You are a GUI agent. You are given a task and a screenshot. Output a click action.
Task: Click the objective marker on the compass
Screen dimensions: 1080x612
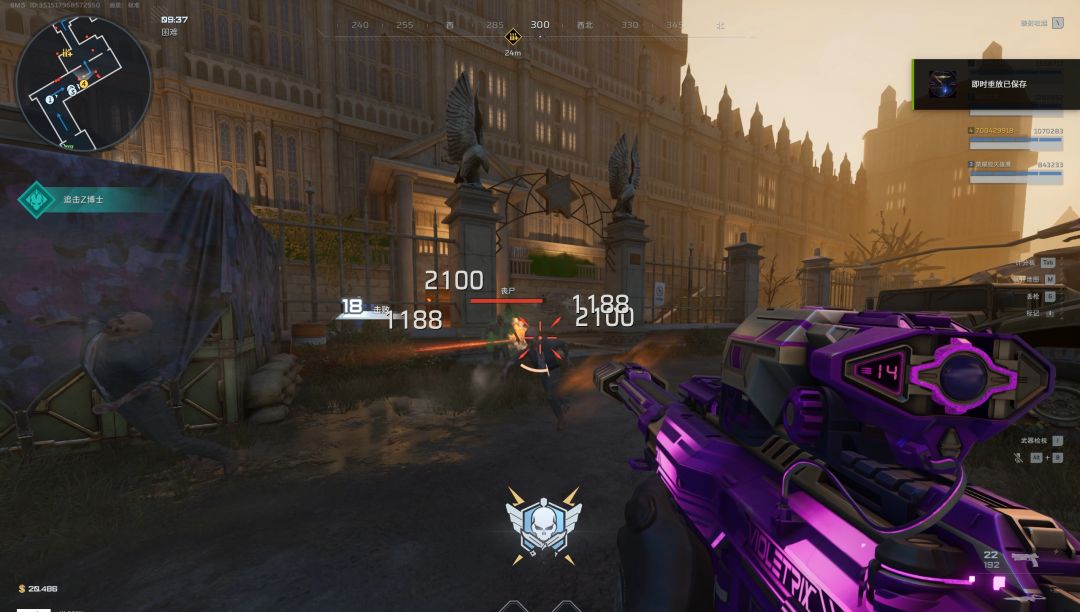coord(513,35)
